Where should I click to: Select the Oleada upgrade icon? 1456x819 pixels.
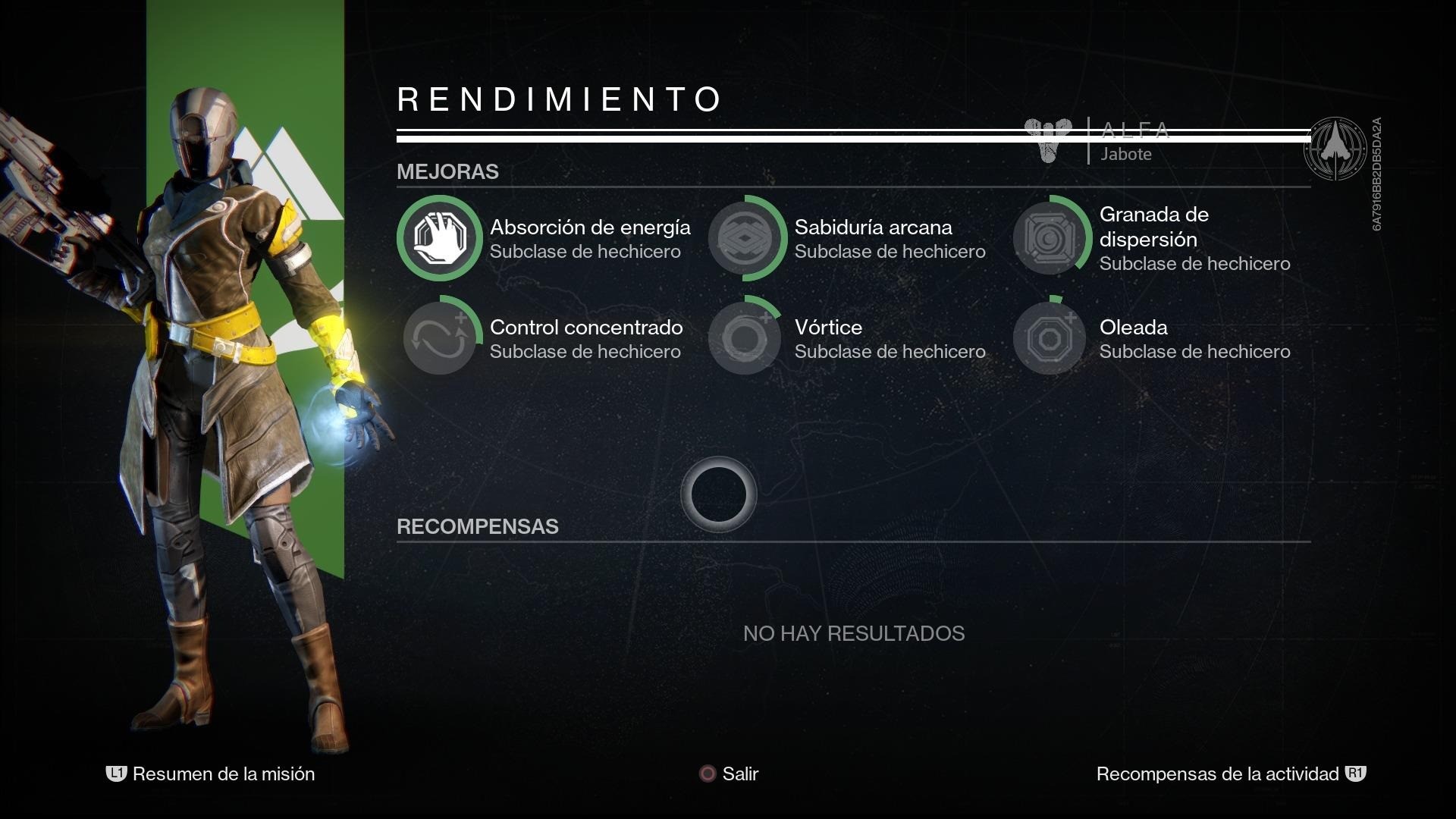pyautogui.click(x=1049, y=337)
